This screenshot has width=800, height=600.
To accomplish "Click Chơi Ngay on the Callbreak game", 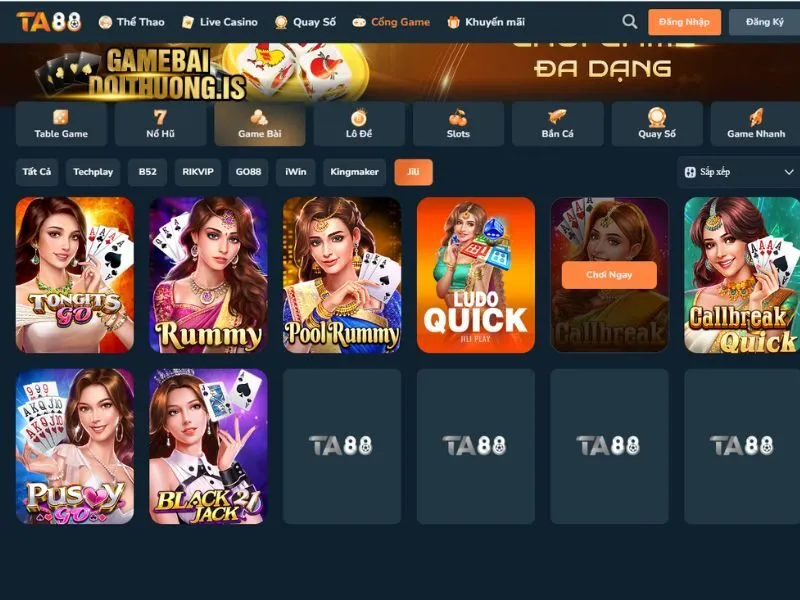I will 609,274.
